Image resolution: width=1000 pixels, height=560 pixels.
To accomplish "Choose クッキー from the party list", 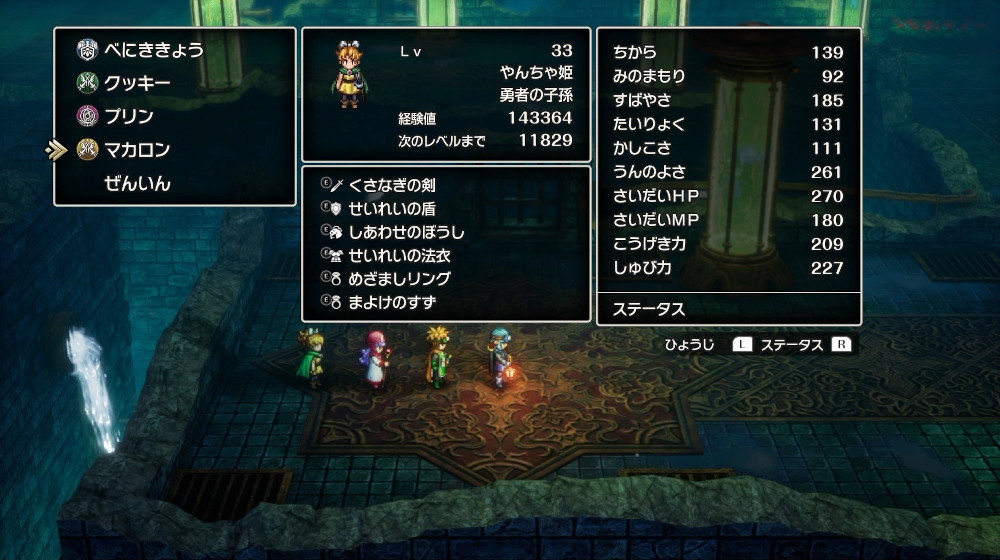I will (x=137, y=84).
